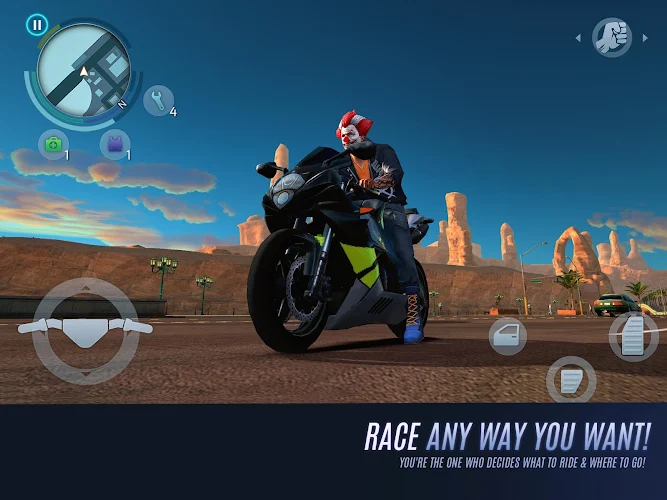Open the circular minimap
This screenshot has height=500, width=667.
click(84, 72)
